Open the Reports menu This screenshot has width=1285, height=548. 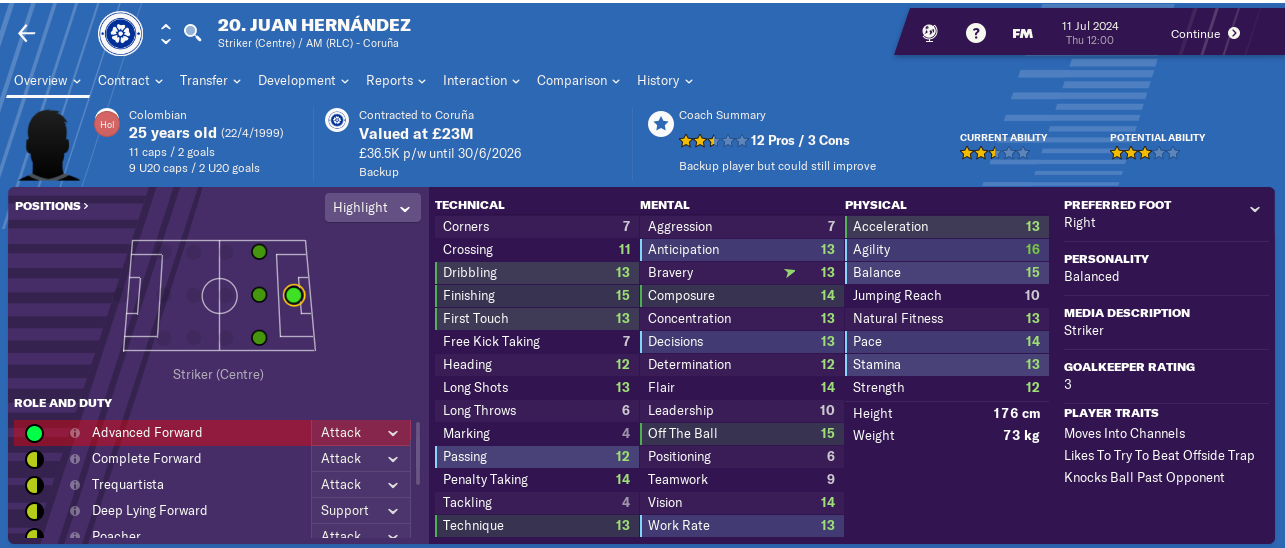(396, 81)
